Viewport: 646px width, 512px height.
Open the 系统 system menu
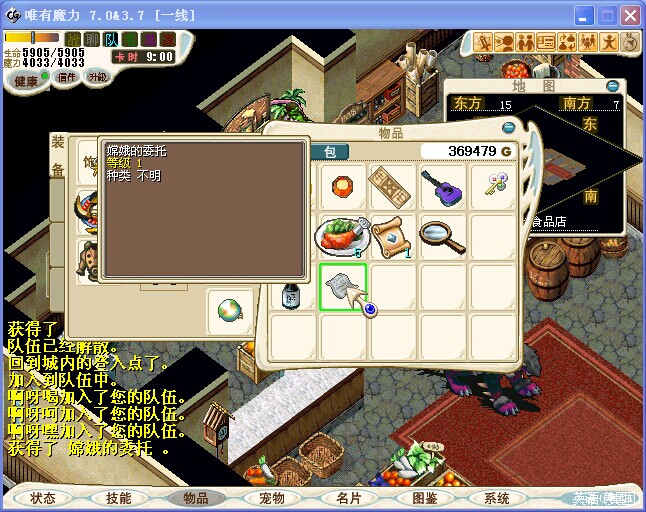click(497, 497)
